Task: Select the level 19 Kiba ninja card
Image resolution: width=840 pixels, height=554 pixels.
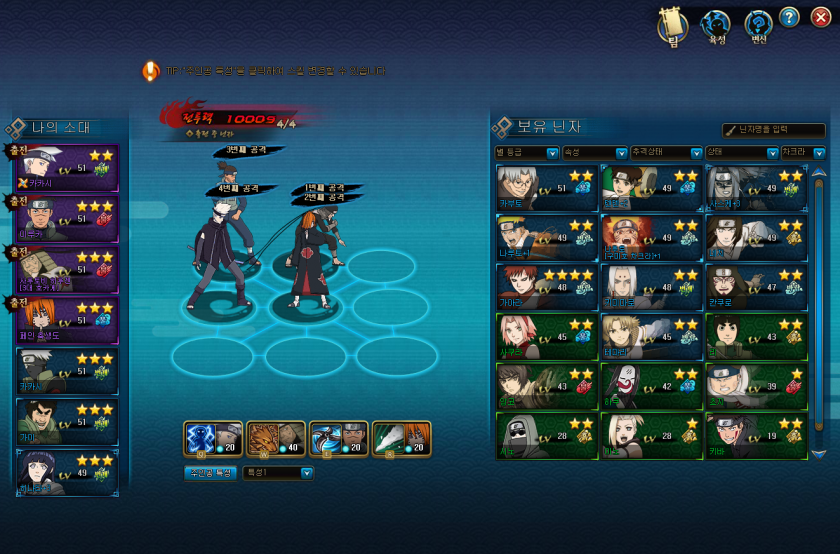Action: pyautogui.click(x=756, y=436)
